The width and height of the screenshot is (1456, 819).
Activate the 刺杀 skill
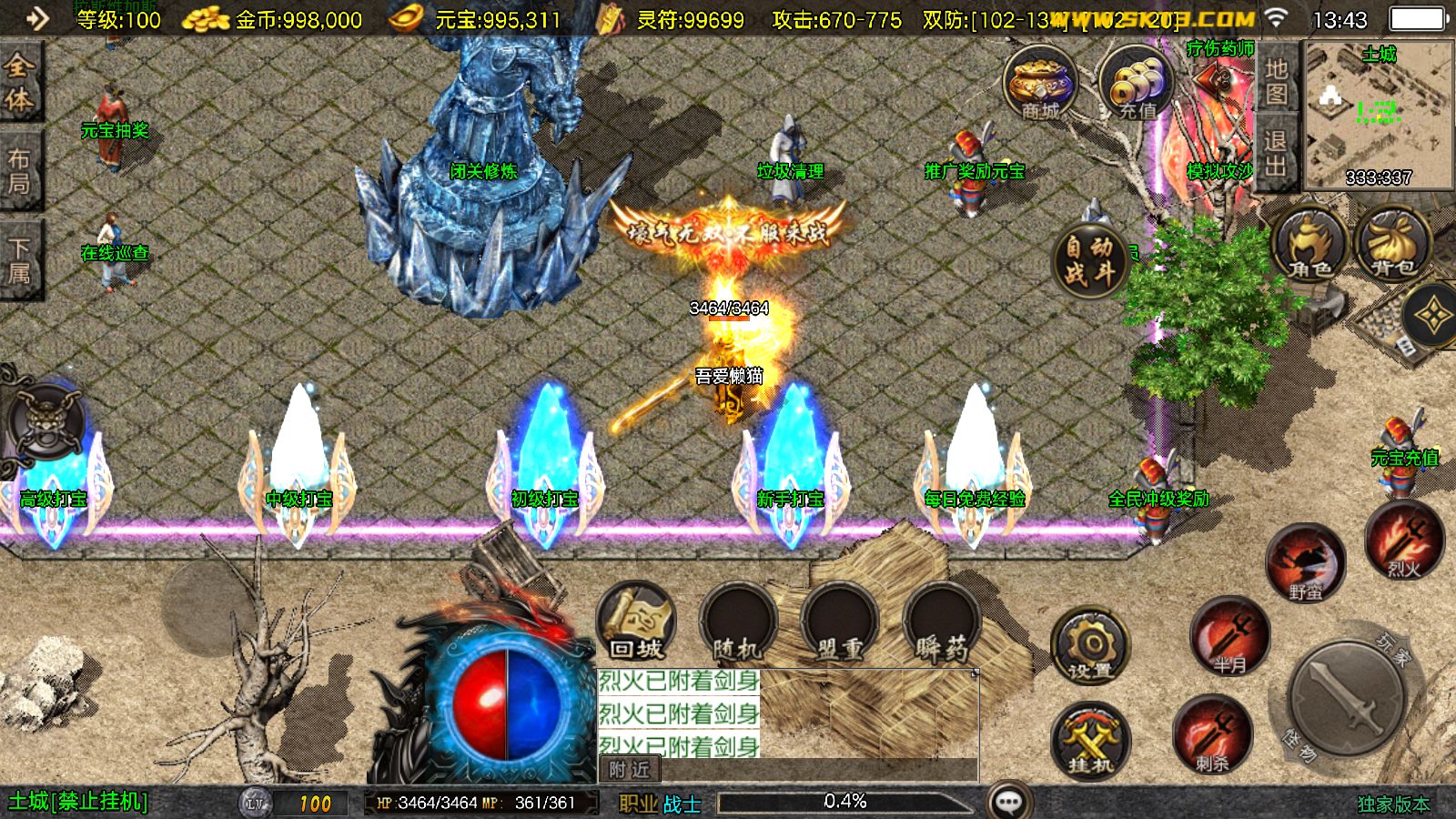1211,735
